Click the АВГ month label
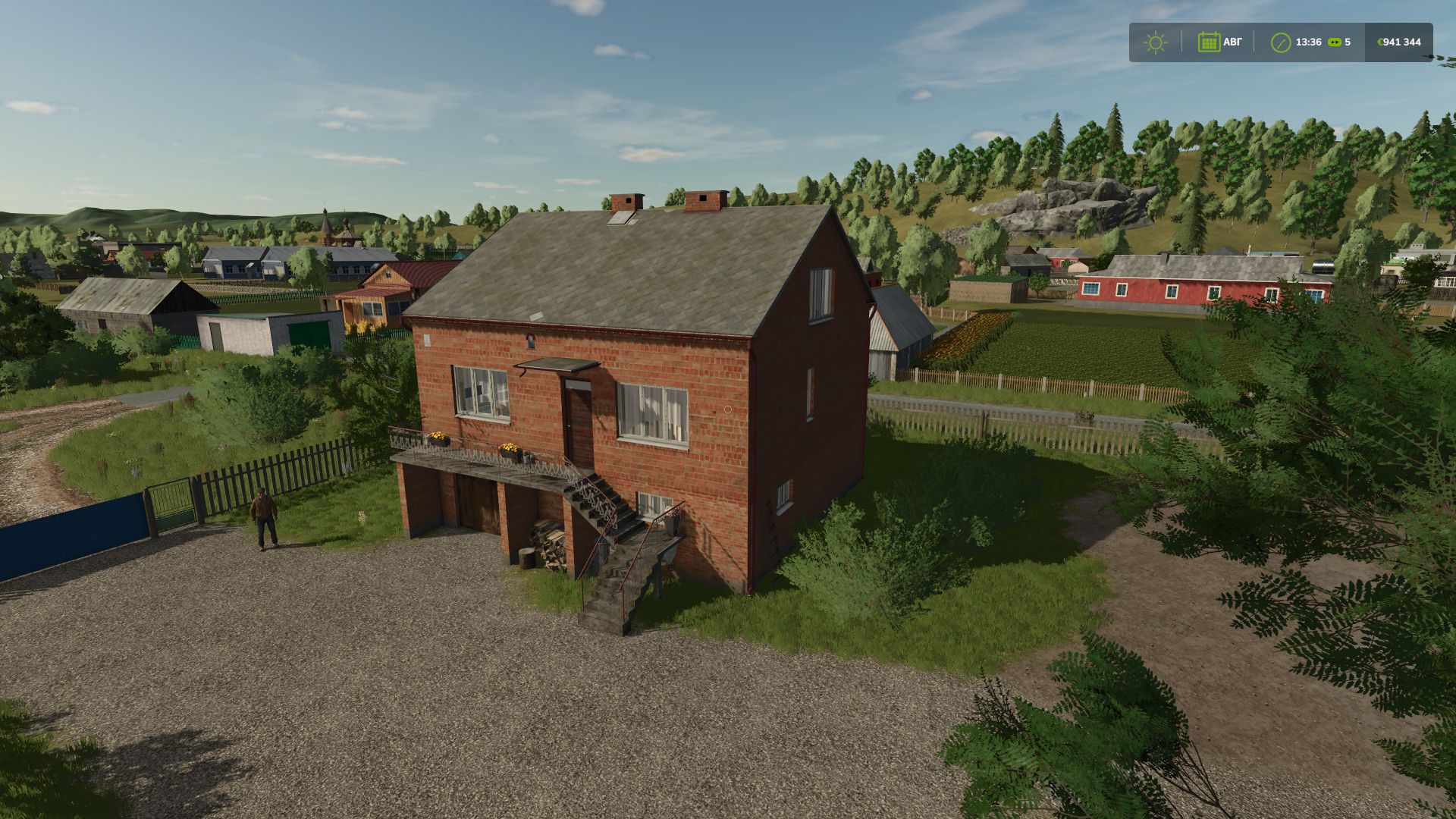 point(1233,42)
